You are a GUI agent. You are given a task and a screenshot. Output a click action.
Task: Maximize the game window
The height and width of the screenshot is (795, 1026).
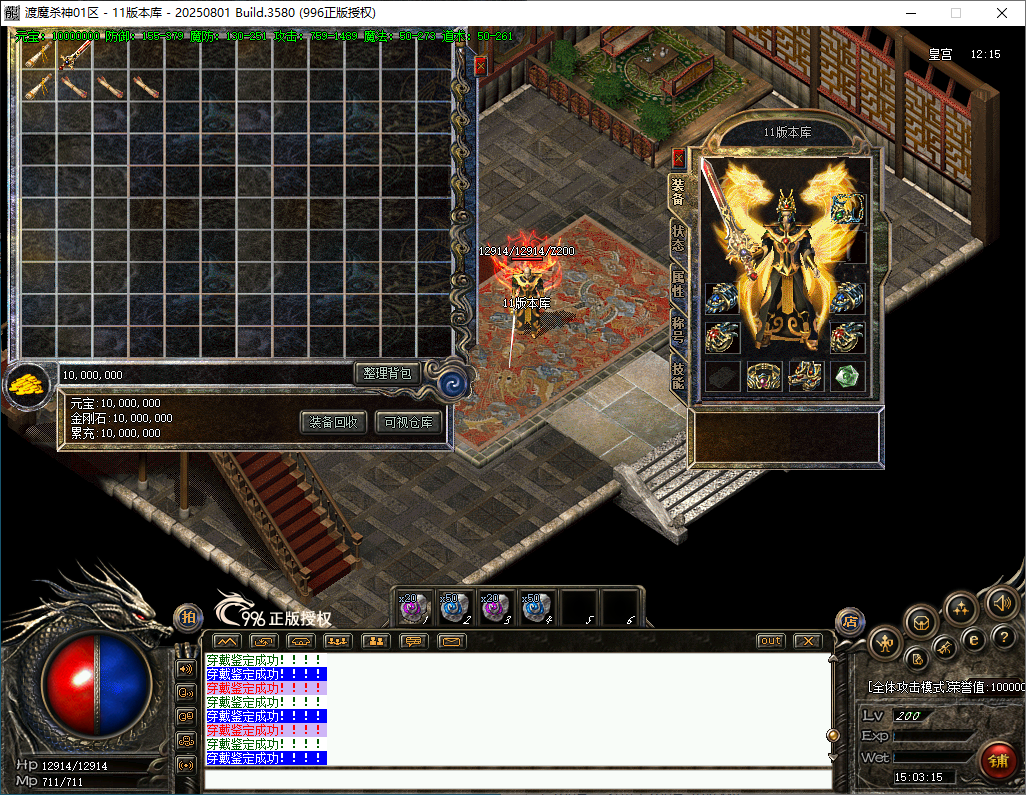tap(955, 13)
